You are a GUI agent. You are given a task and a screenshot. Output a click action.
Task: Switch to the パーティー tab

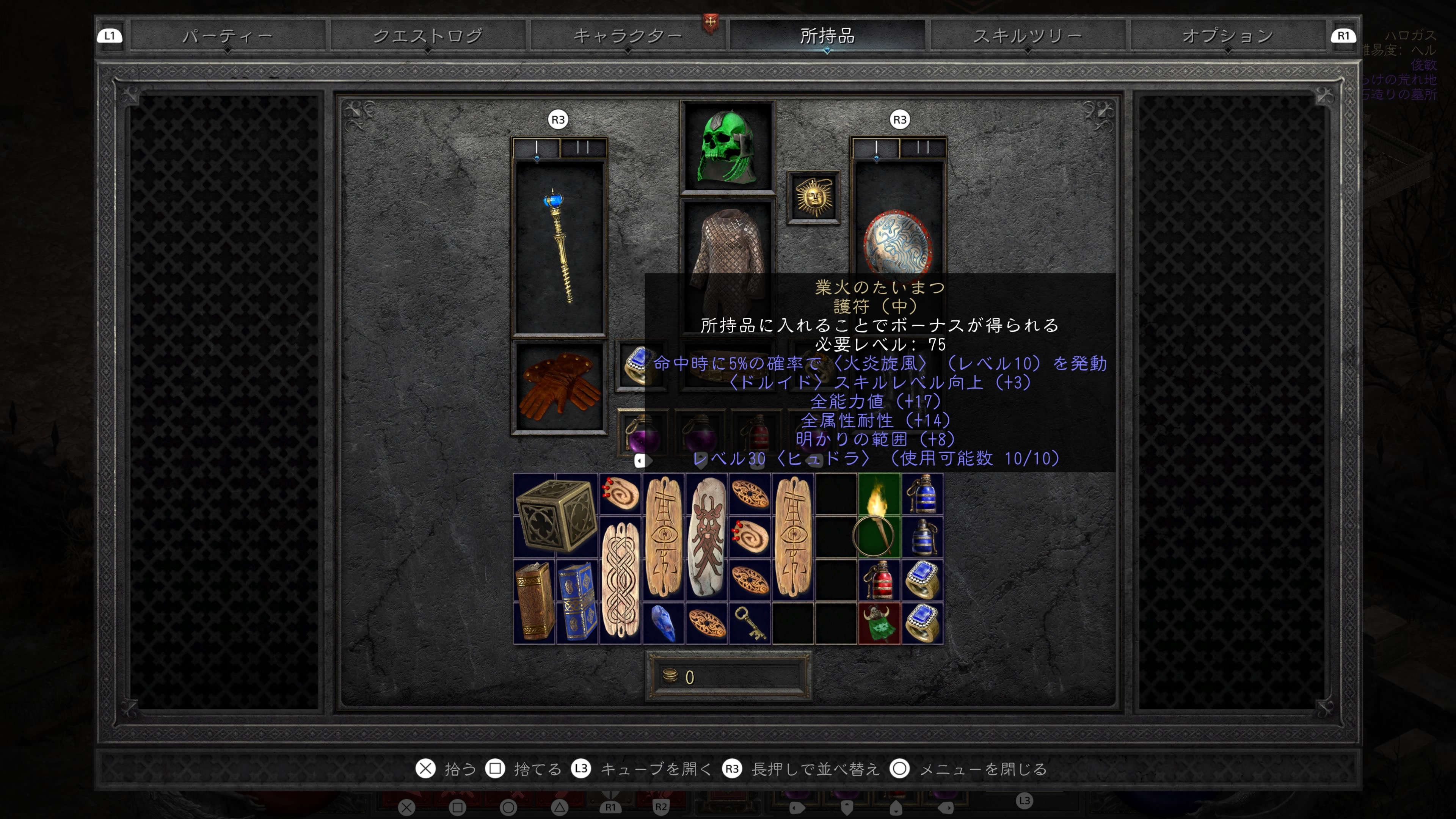pyautogui.click(x=227, y=36)
